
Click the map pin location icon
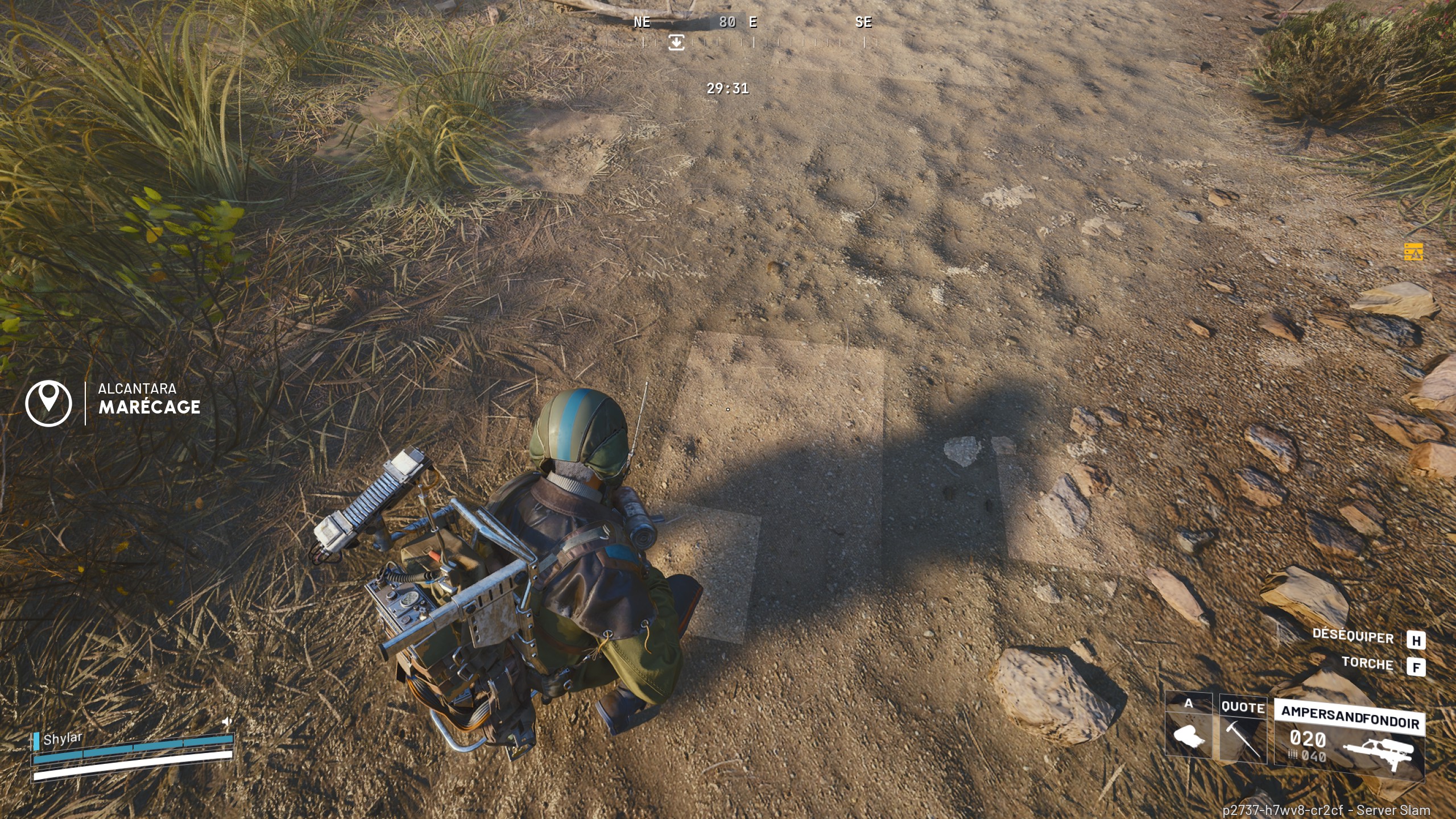click(49, 403)
